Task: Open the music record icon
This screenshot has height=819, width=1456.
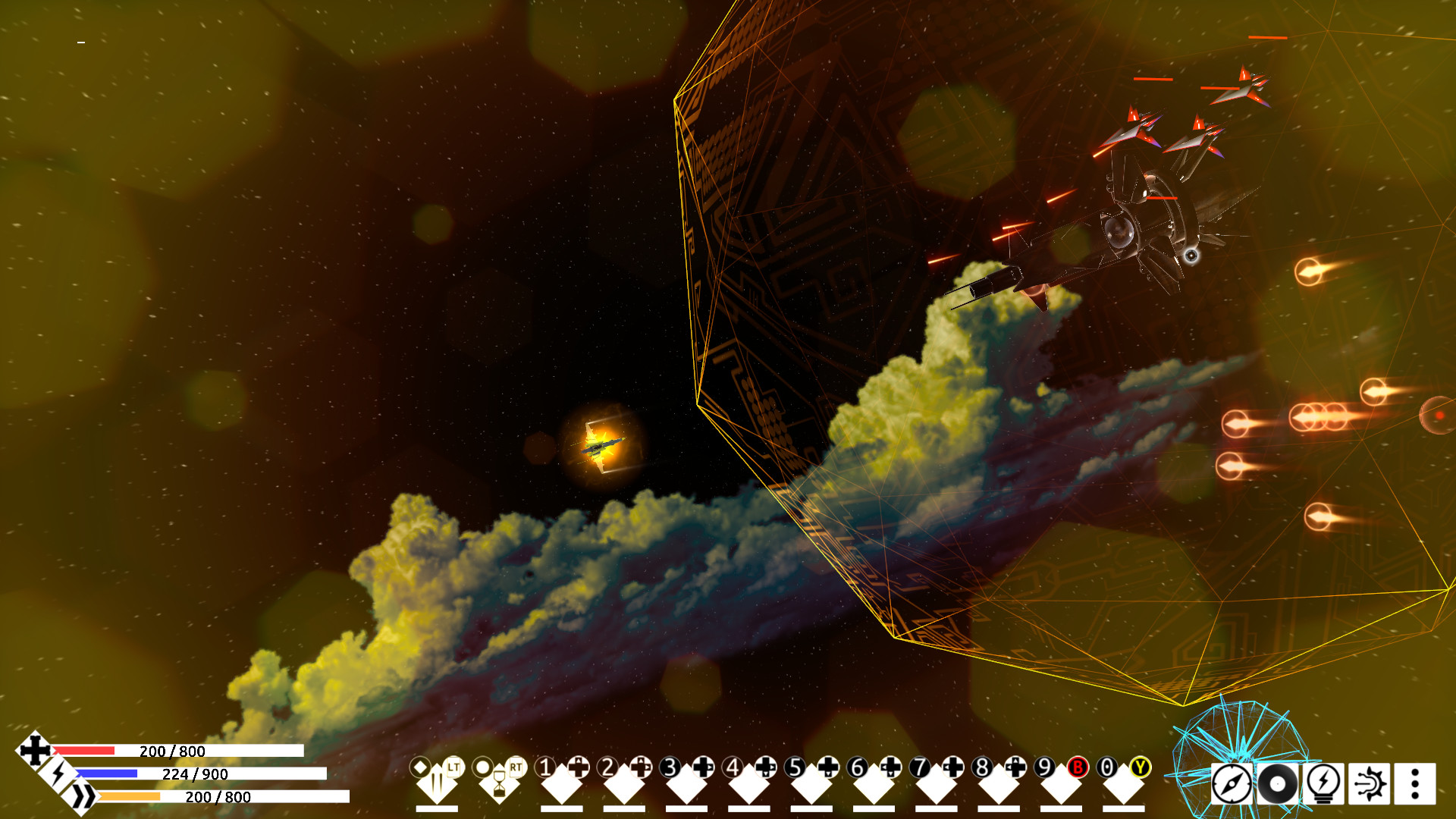Action: (1277, 783)
